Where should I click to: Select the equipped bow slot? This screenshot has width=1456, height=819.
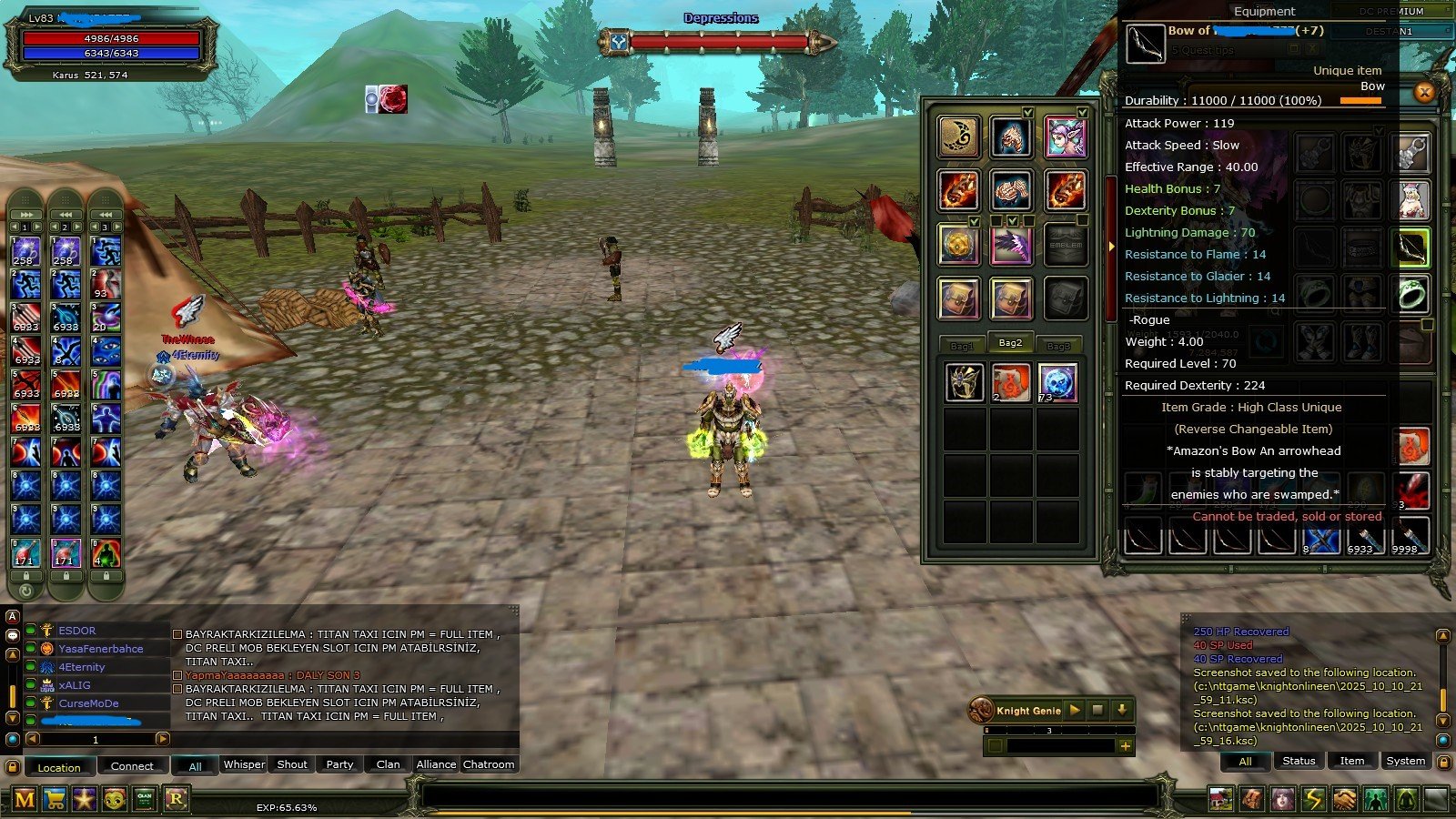[1412, 248]
